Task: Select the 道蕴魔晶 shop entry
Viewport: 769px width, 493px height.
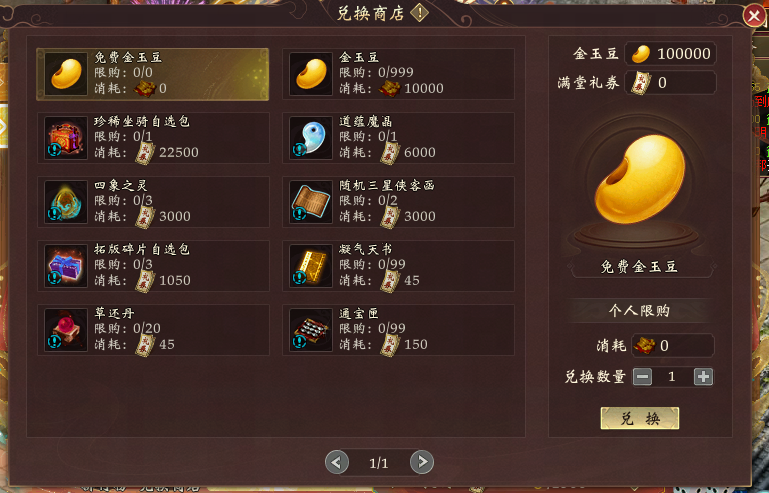Action: click(x=398, y=137)
